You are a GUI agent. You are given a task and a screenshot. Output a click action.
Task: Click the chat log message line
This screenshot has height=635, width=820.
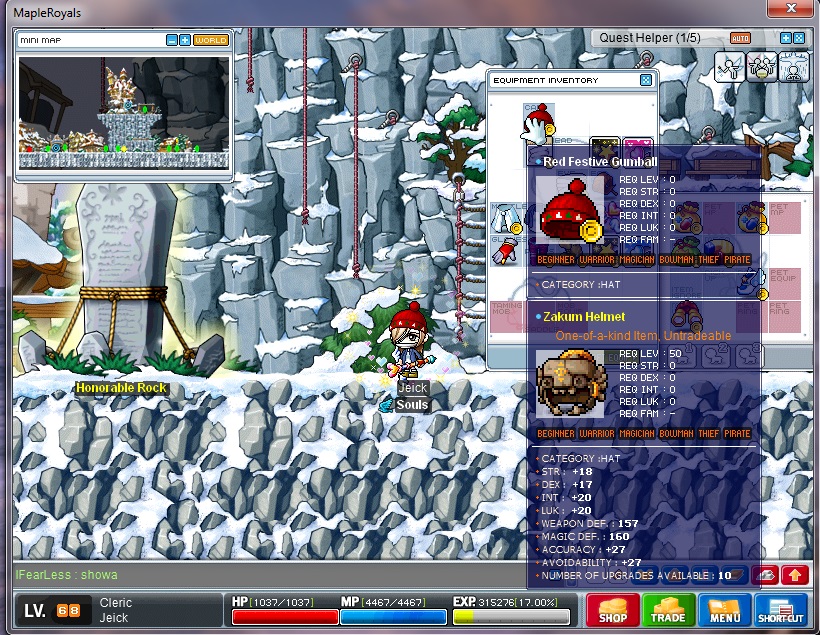tap(68, 575)
